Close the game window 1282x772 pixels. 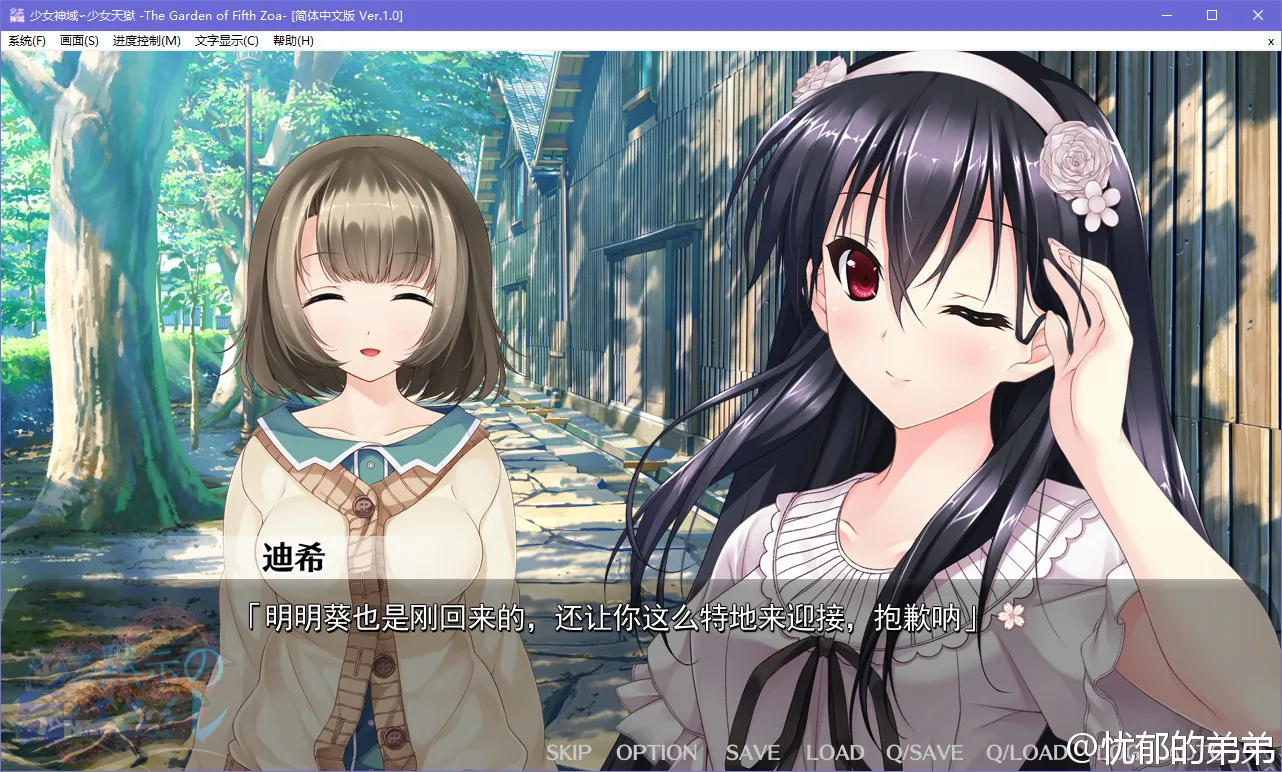[1257, 15]
